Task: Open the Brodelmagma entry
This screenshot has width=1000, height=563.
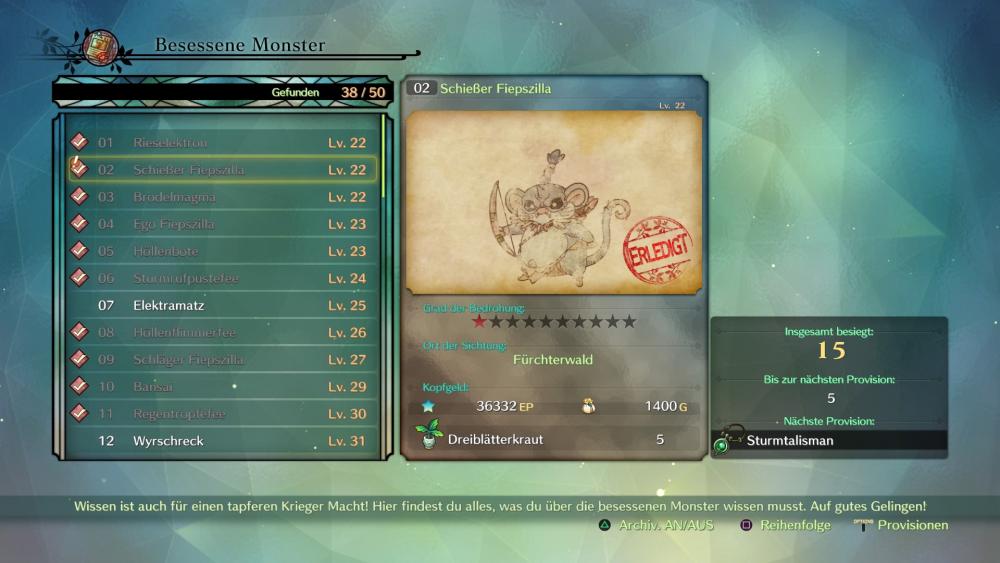Action: click(x=222, y=197)
